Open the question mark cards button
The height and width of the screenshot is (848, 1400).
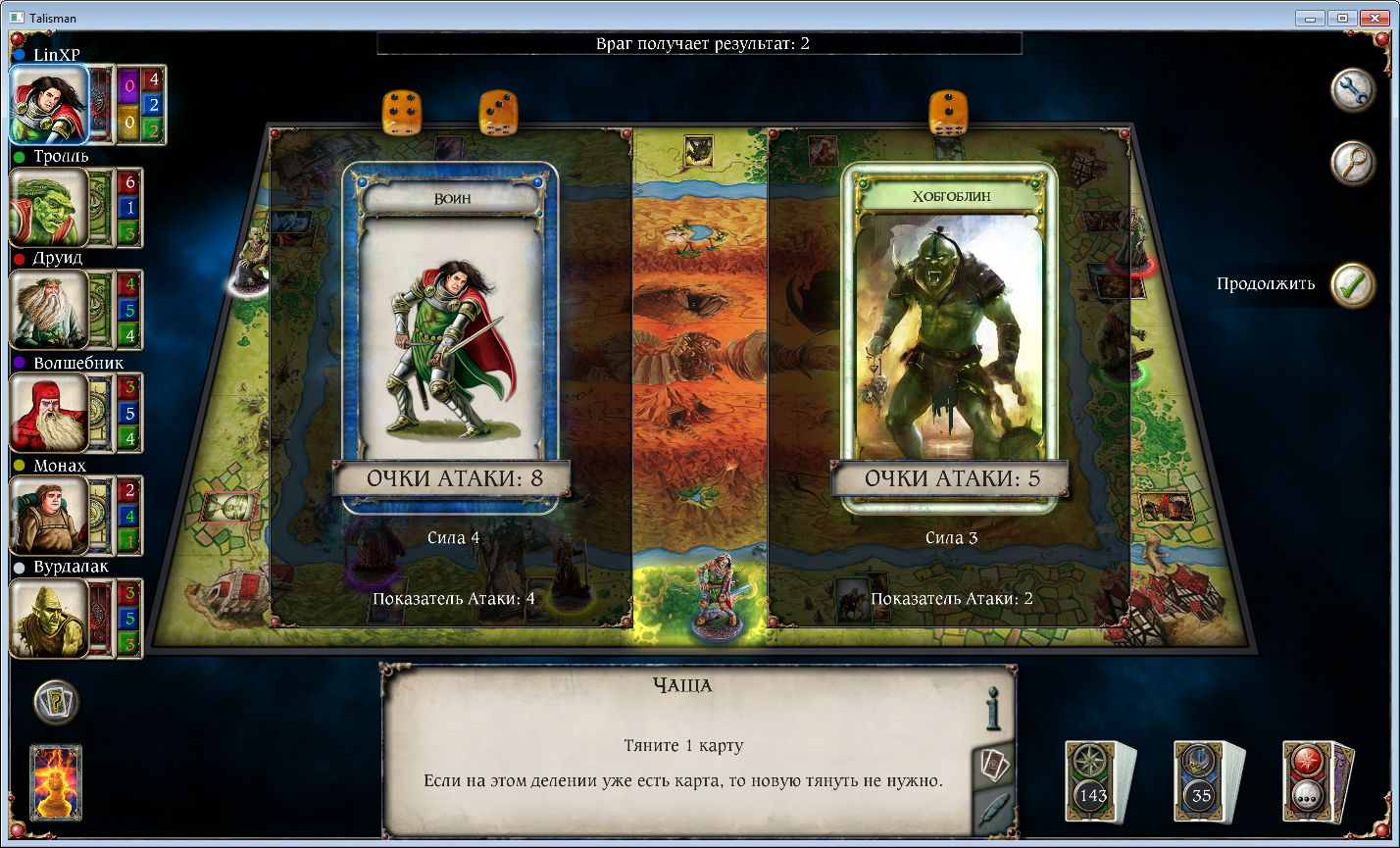point(57,702)
